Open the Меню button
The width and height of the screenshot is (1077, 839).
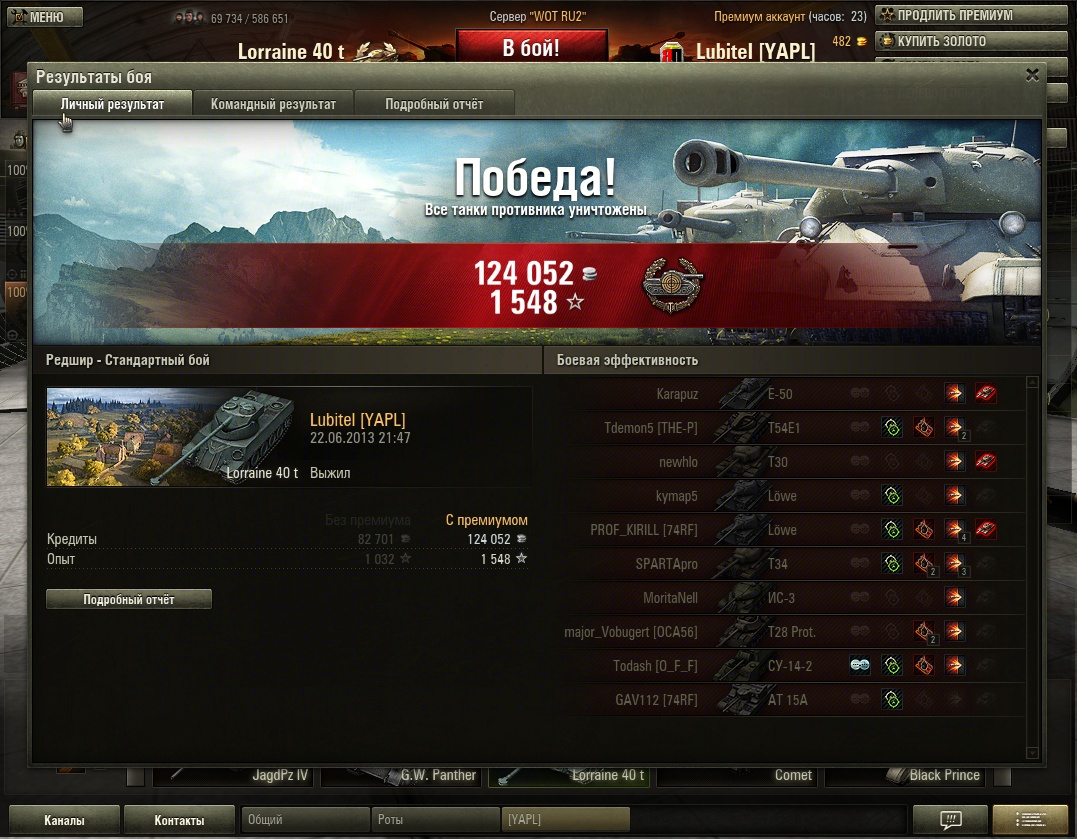pyautogui.click(x=36, y=17)
